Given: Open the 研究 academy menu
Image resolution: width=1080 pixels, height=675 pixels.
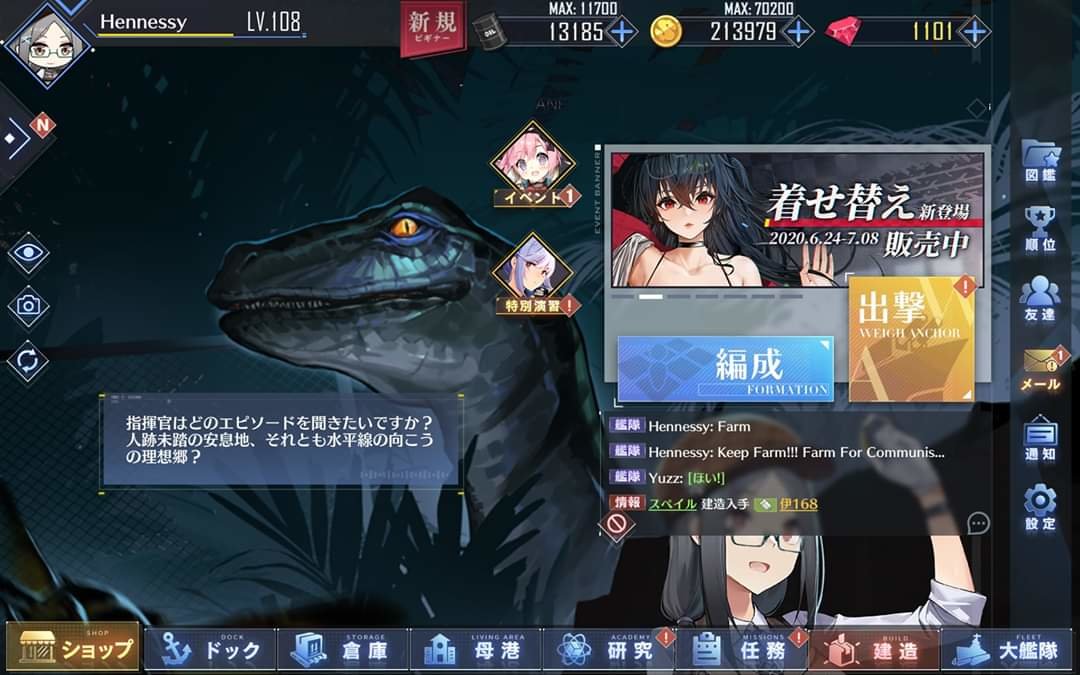Looking at the screenshot, I should [x=610, y=649].
